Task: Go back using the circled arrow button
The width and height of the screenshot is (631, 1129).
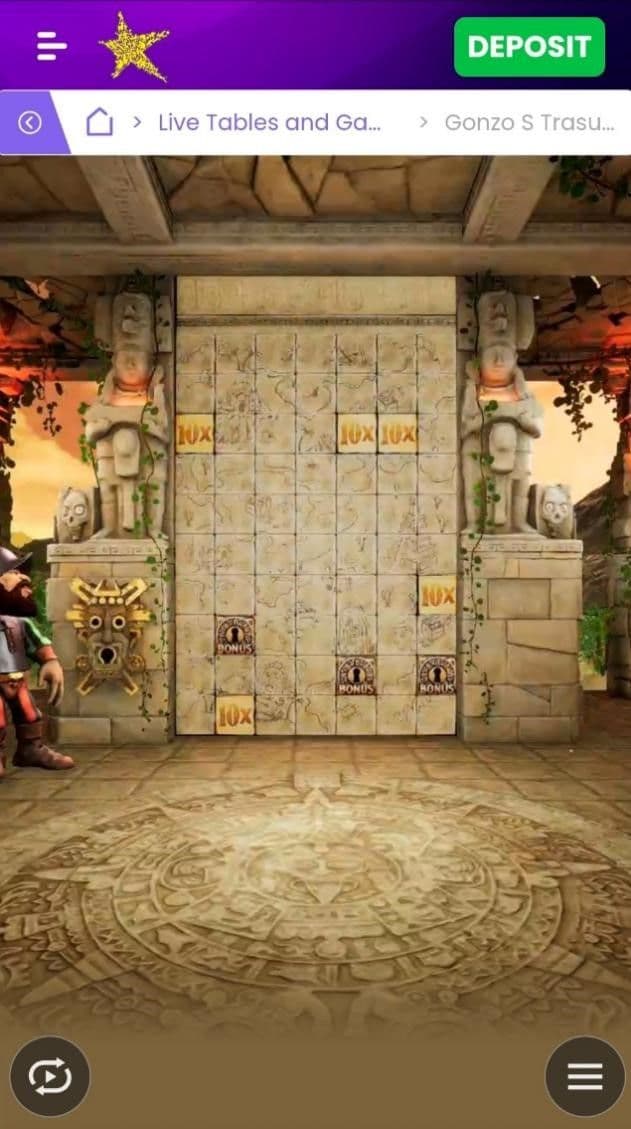Action: tap(30, 122)
